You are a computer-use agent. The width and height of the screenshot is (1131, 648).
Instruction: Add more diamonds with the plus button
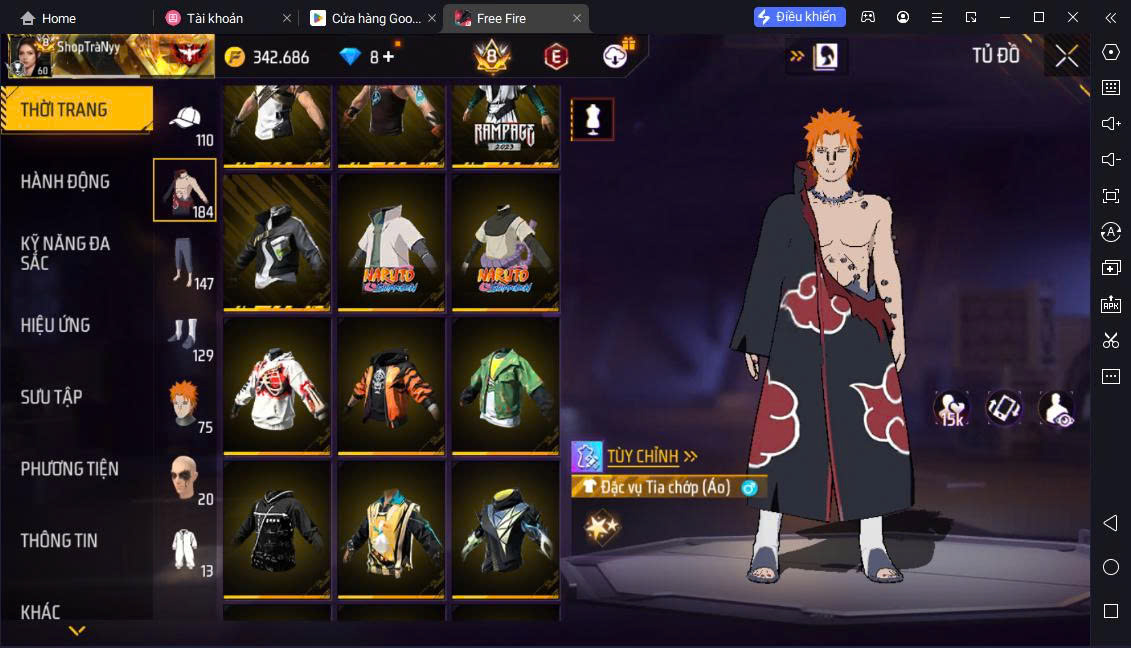388,57
